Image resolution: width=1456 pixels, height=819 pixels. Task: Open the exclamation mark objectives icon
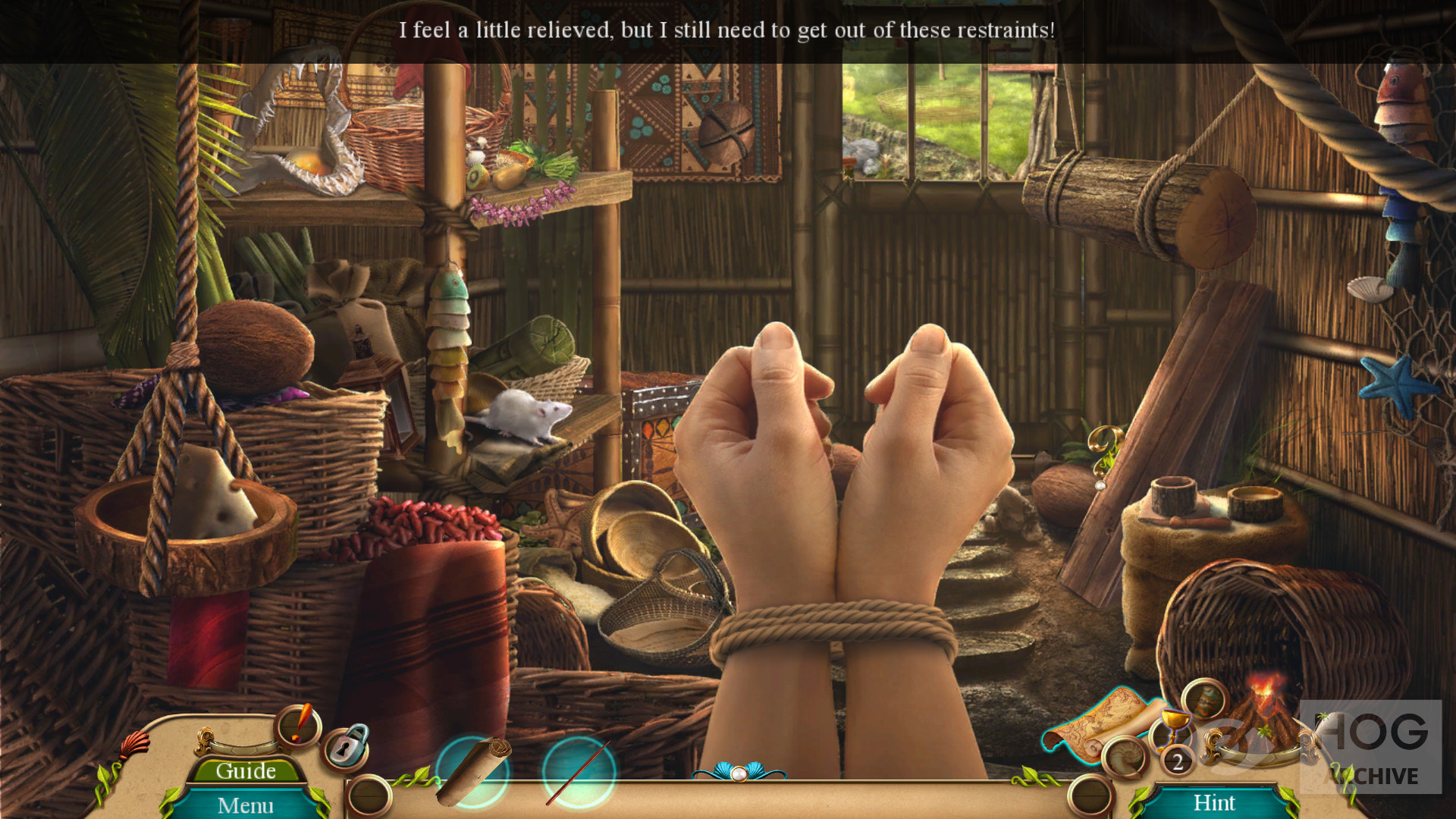[x=299, y=725]
